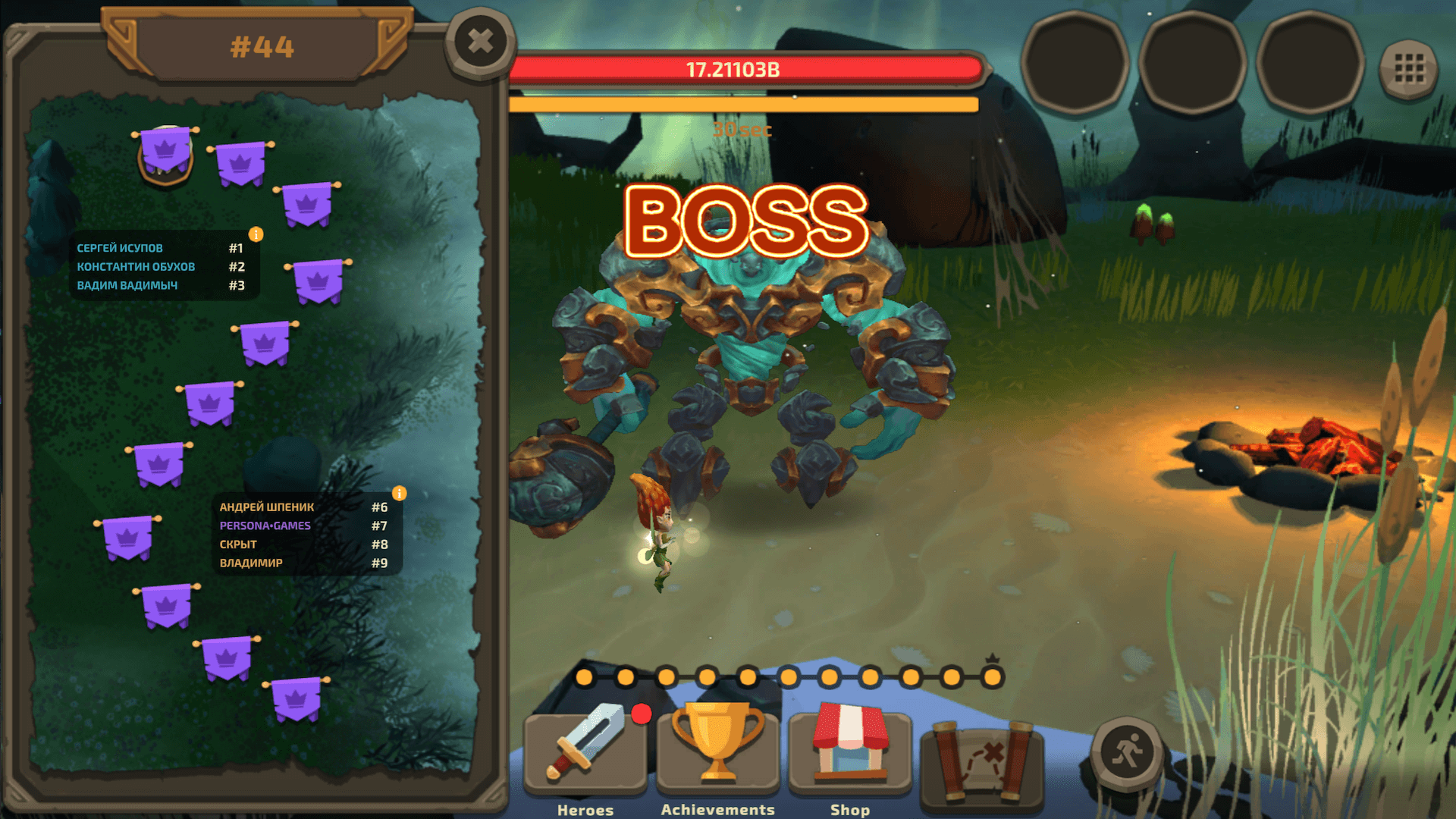Expand the lower leaderboard tooltip showing ranks 6-9

coord(303,535)
